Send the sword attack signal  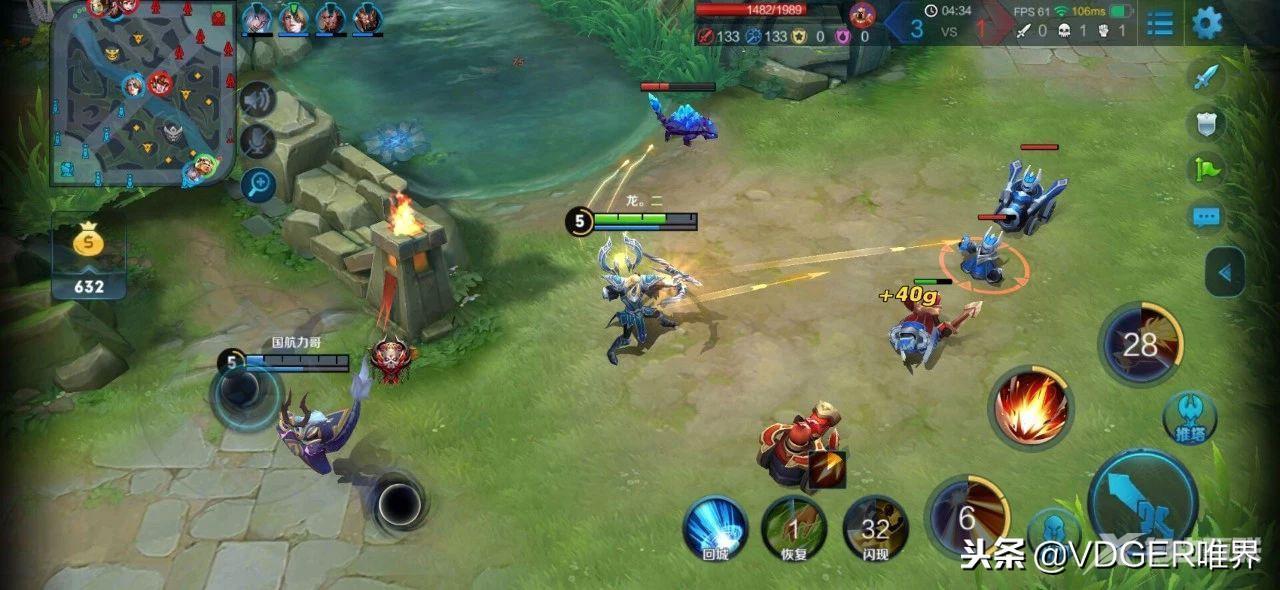pos(1207,77)
